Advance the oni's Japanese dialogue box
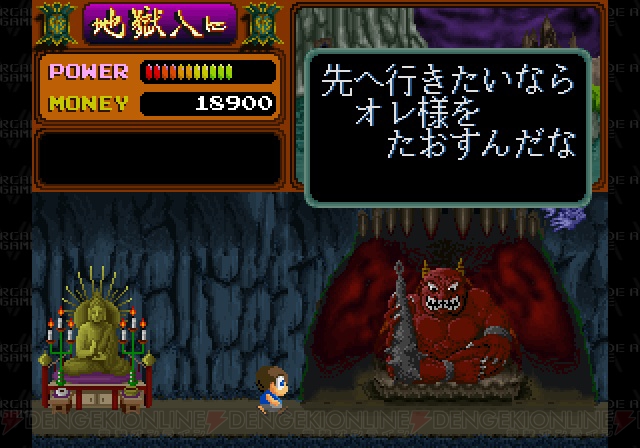Image resolution: width=640 pixels, height=448 pixels. point(447,124)
